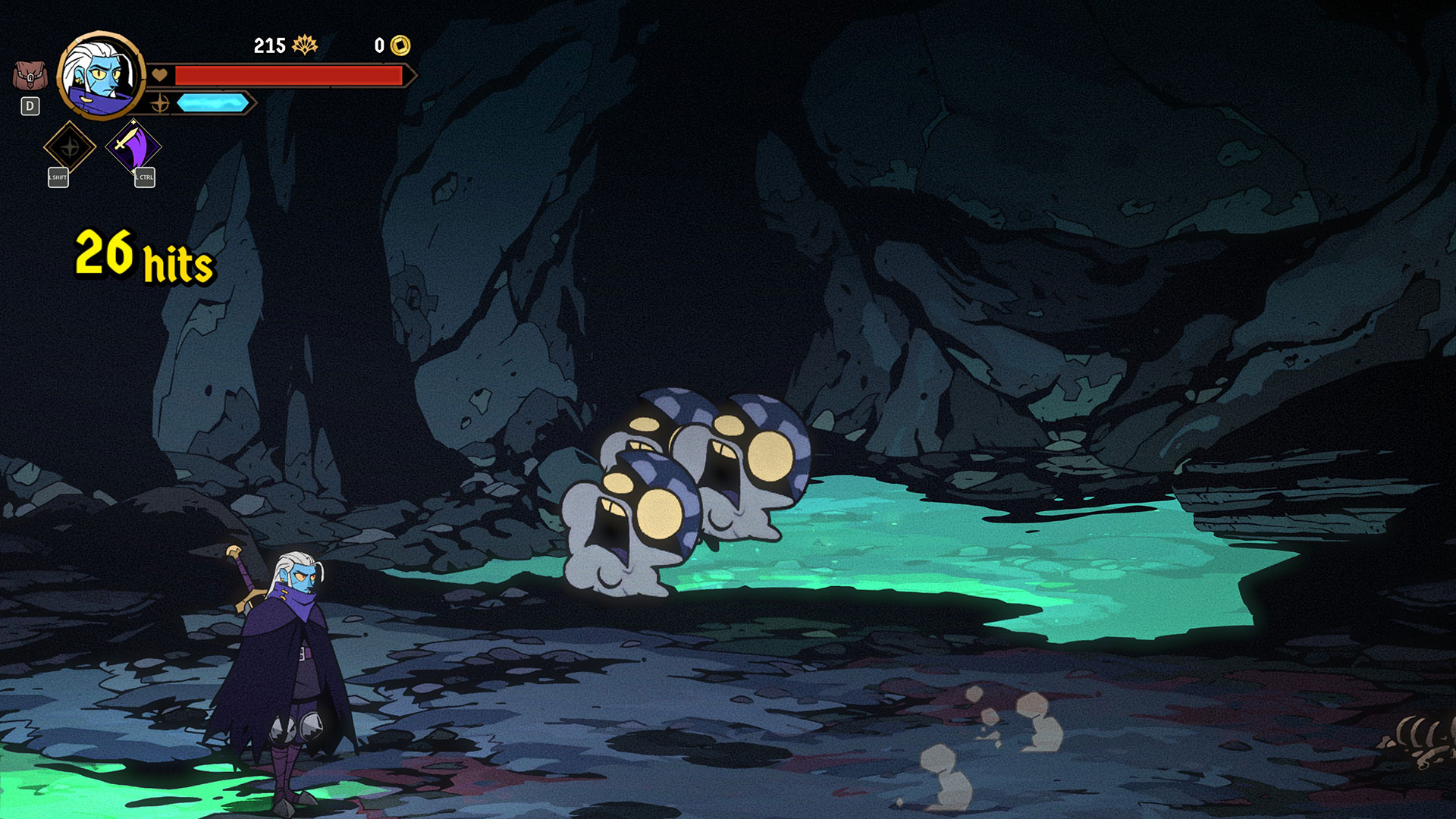1456x819 pixels.
Task: Click the blue-skinned hero portrait
Action: pos(100,76)
